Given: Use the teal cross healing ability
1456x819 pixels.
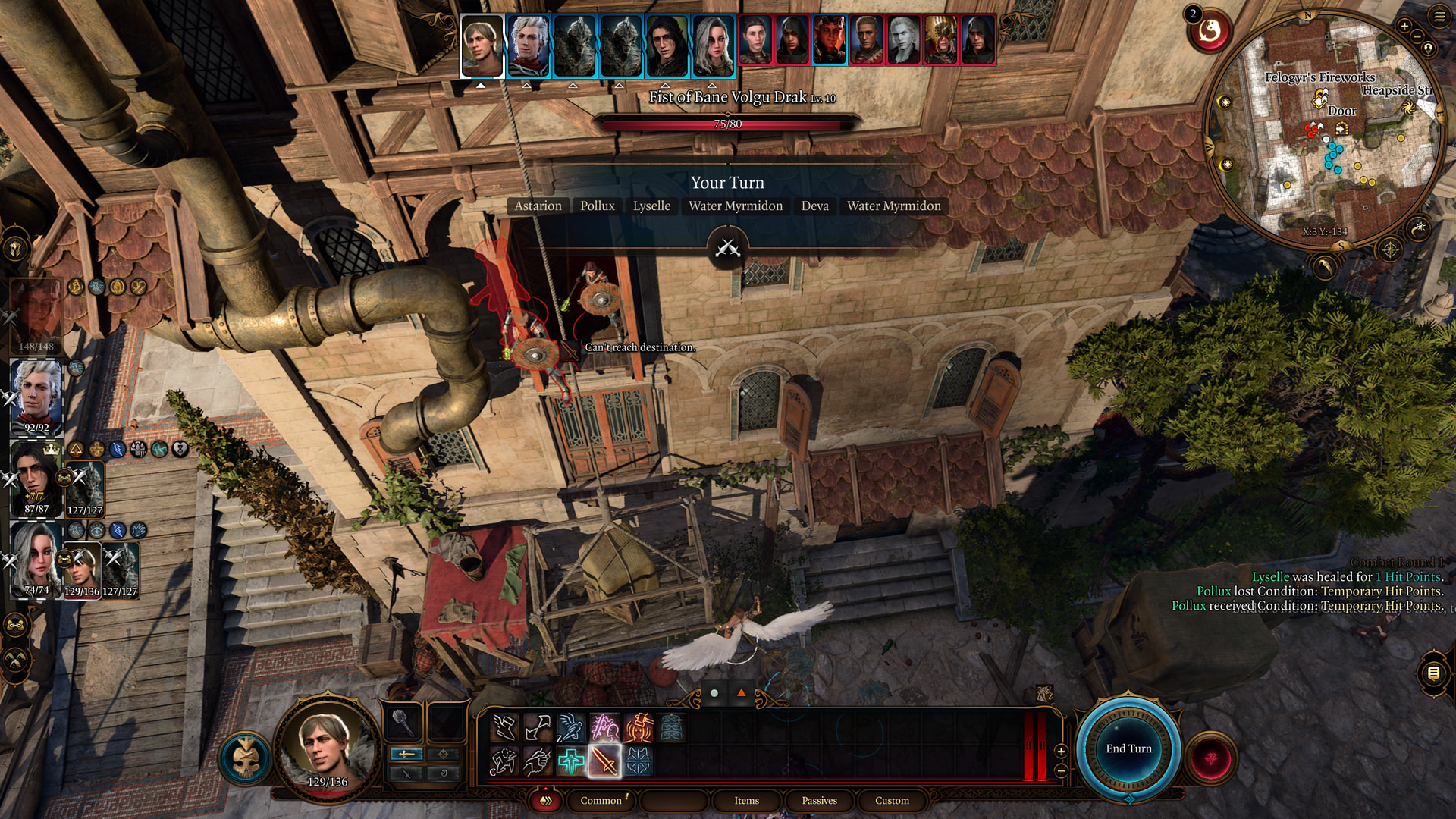Looking at the screenshot, I should click(x=571, y=761).
